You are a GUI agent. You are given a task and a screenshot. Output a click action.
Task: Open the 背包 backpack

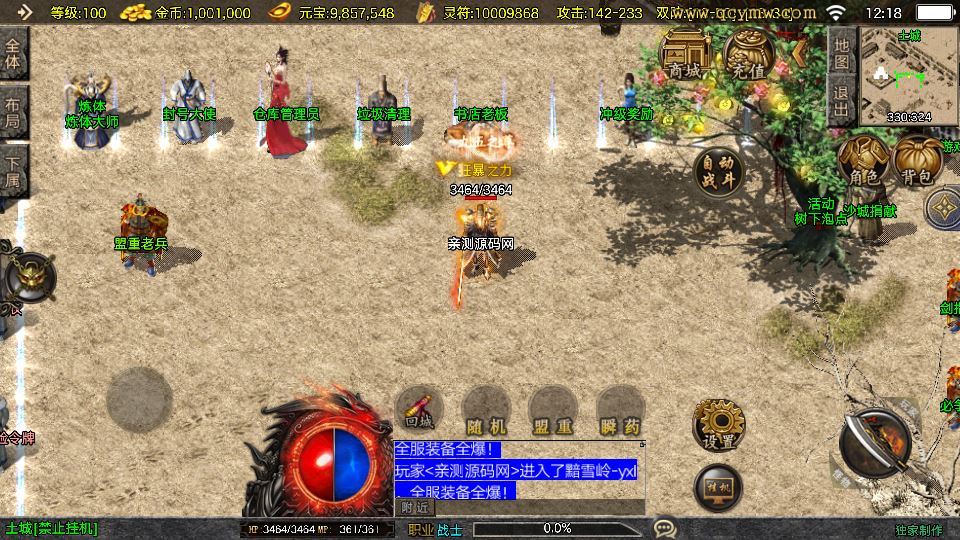[917, 162]
